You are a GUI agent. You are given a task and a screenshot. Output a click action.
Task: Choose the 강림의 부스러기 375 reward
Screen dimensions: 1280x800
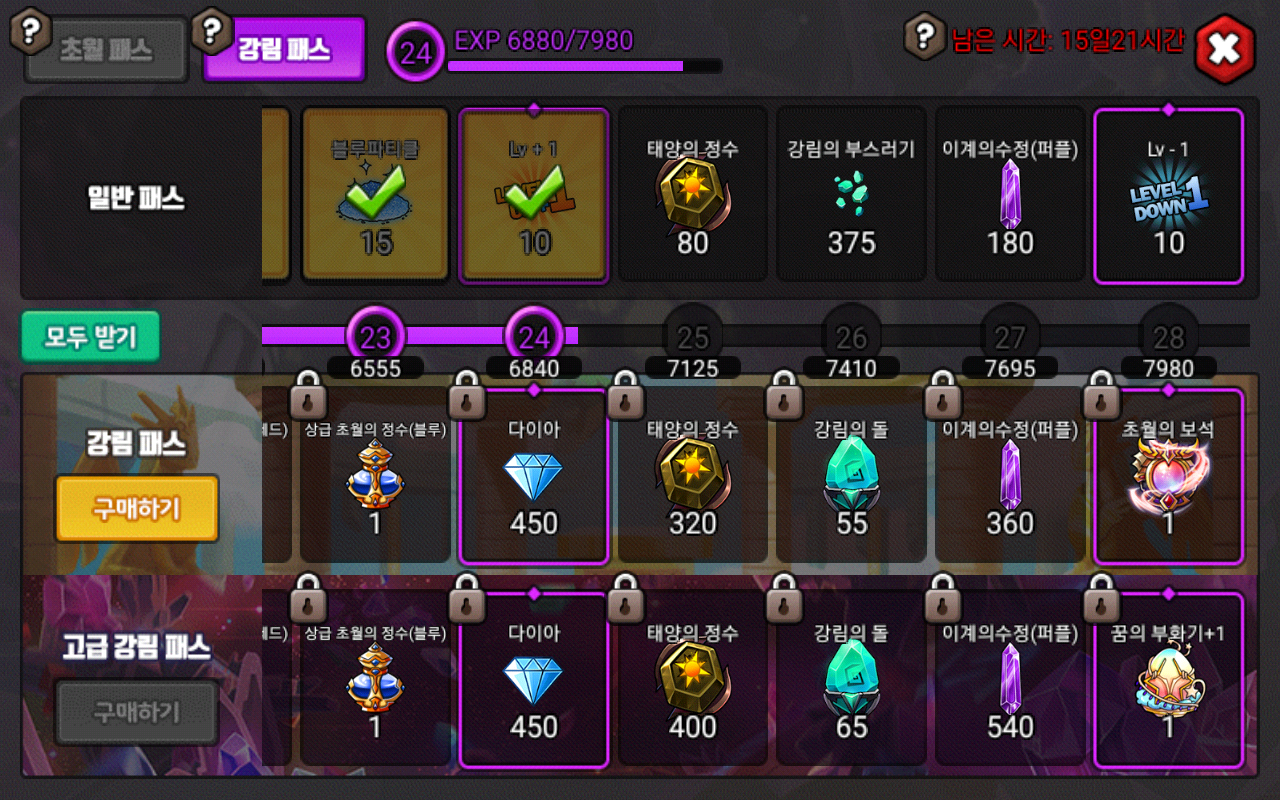click(852, 195)
